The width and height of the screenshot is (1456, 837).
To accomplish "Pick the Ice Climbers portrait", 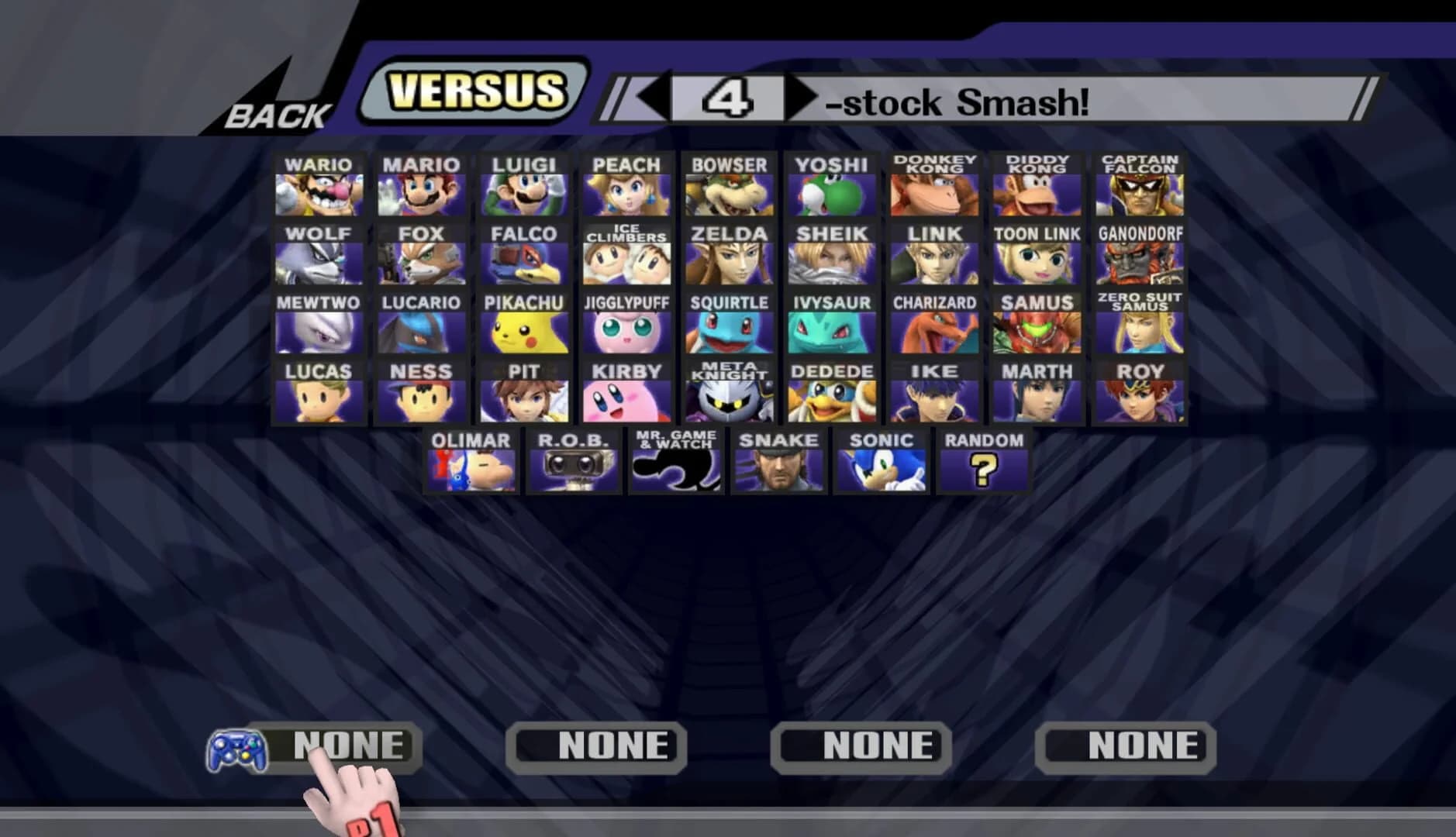I will [x=626, y=258].
